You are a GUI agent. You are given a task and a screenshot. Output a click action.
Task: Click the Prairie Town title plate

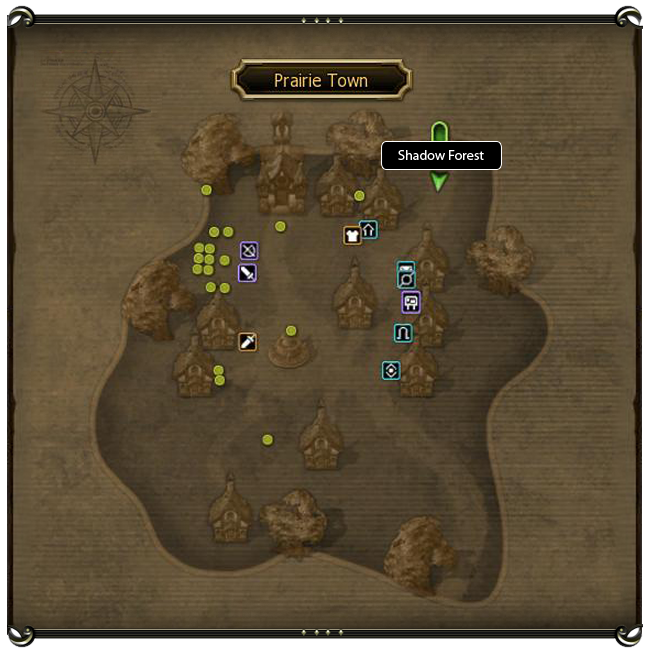321,80
